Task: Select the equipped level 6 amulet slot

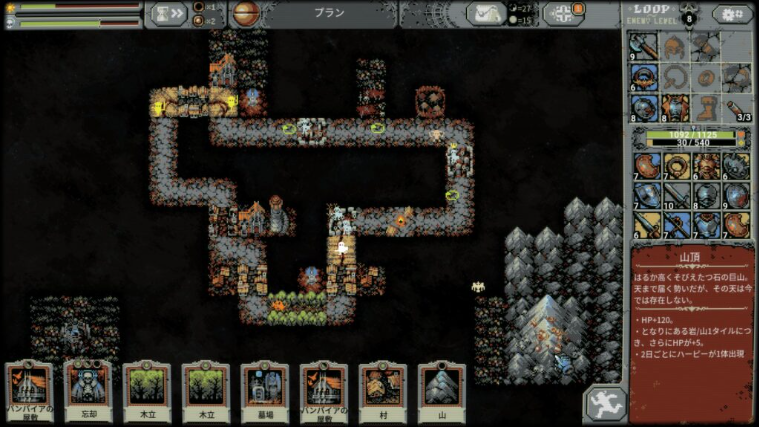Action: (x=645, y=78)
